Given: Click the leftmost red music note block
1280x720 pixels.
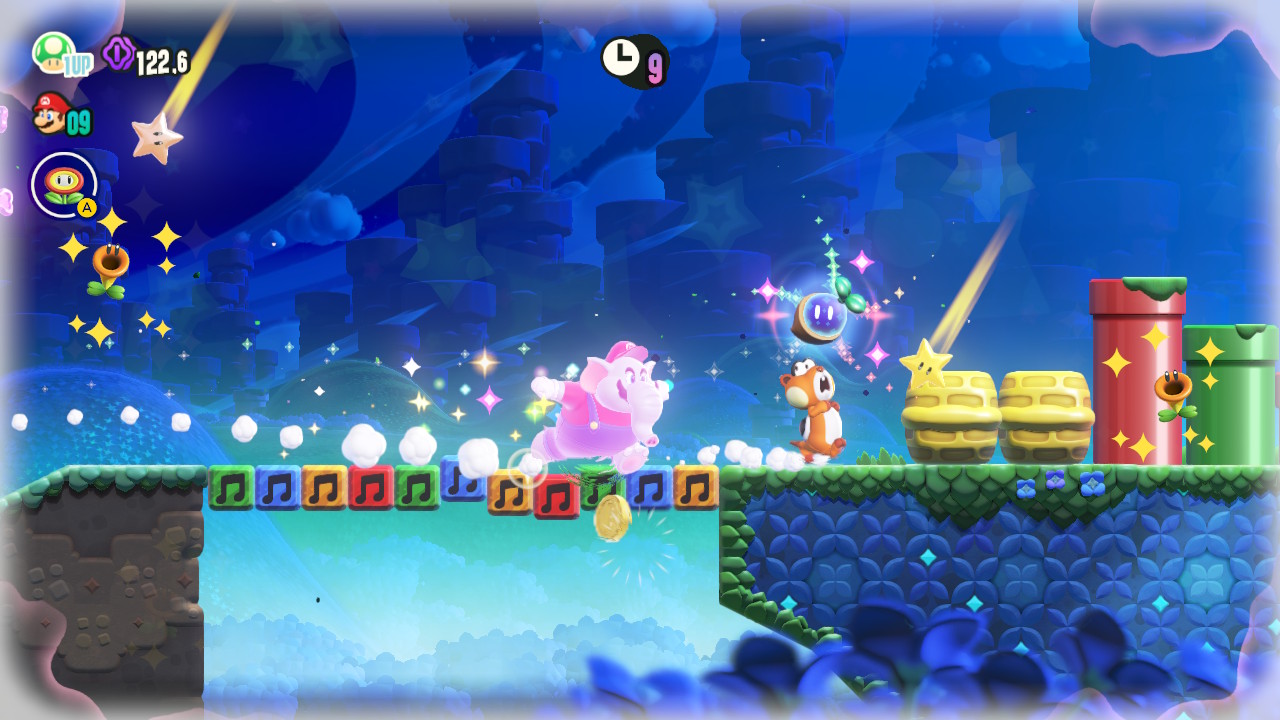Looking at the screenshot, I should tap(370, 490).
